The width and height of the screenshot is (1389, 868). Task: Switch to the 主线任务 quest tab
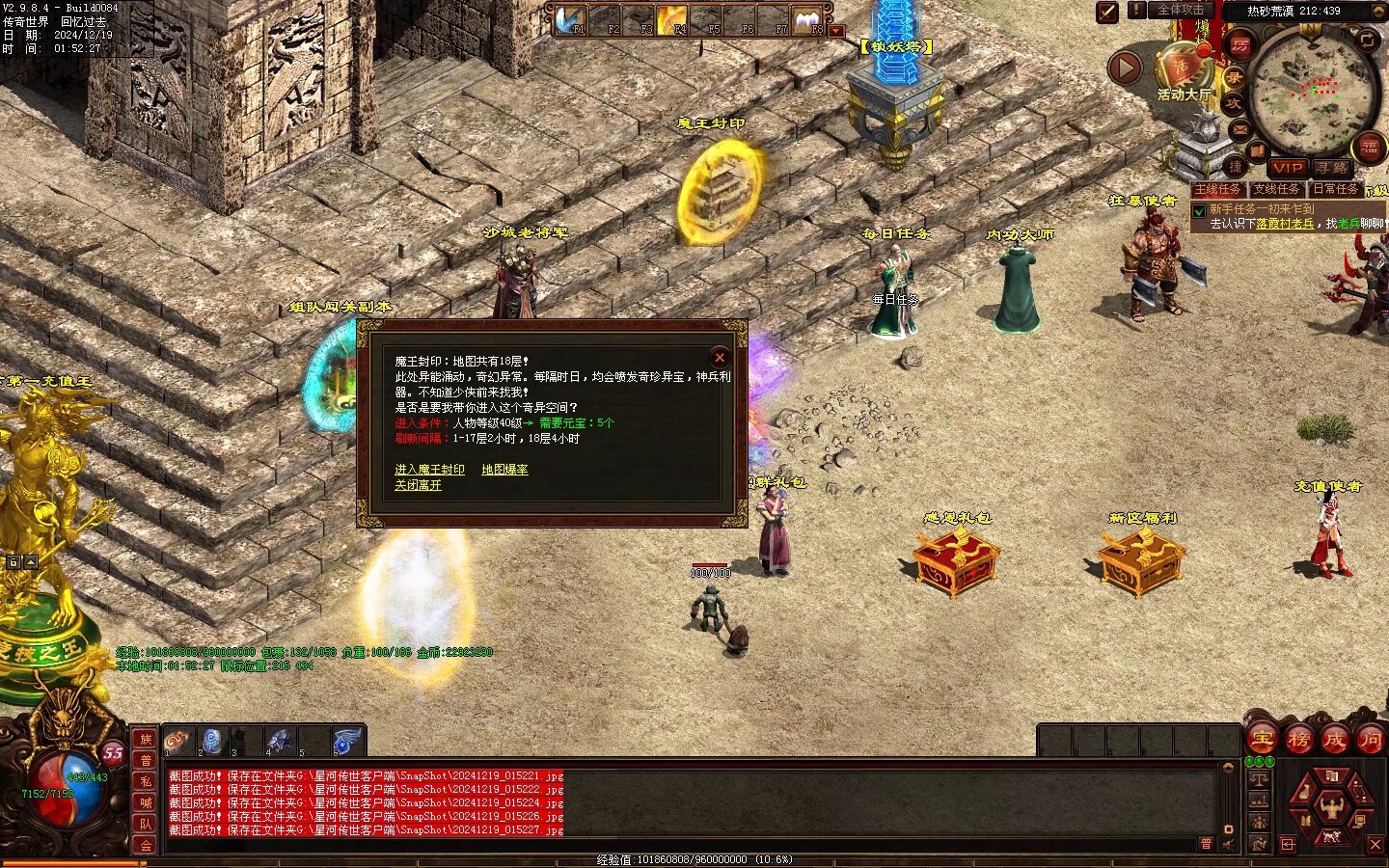pos(1218,189)
